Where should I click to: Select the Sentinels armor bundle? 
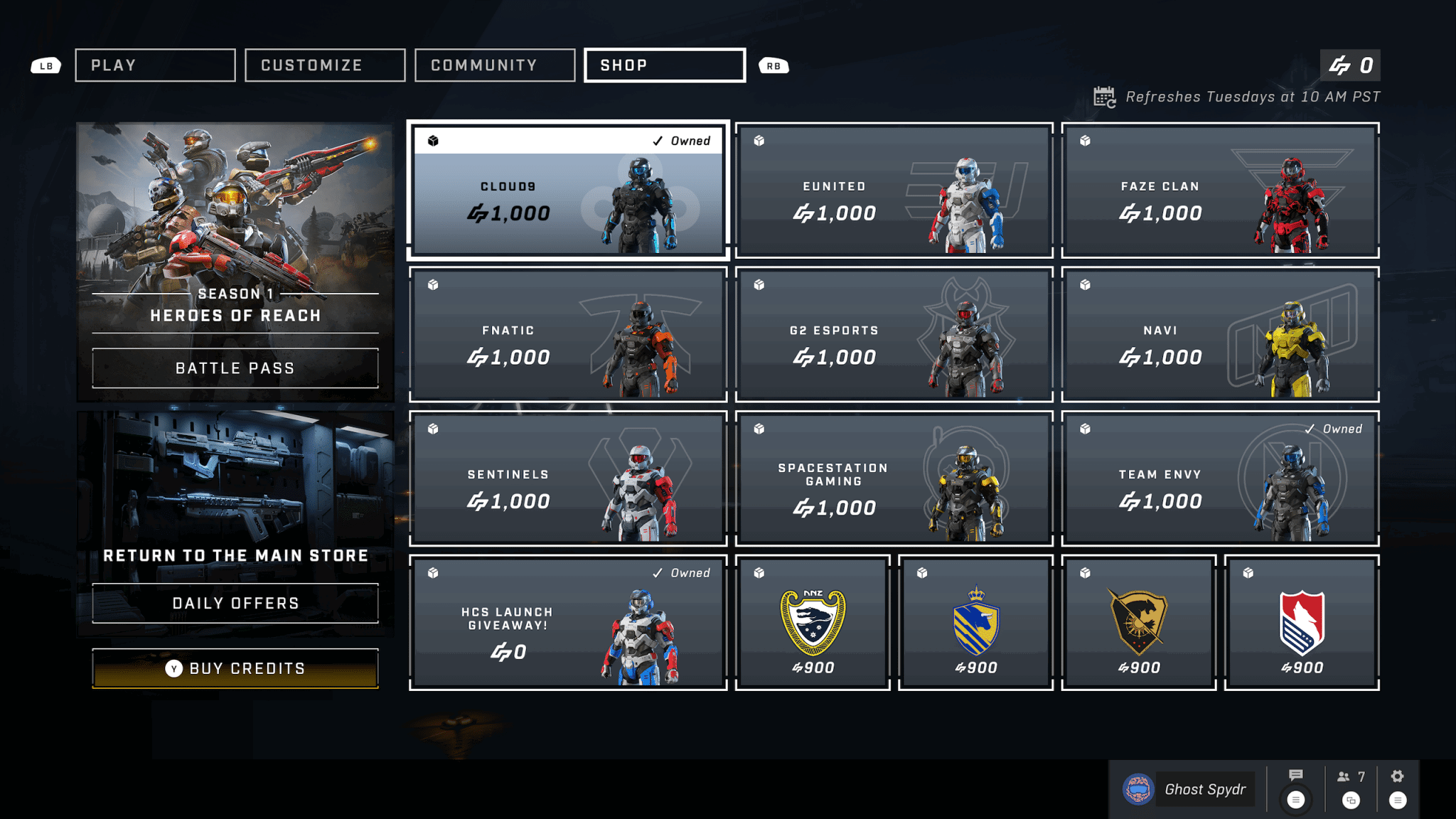pyautogui.click(x=568, y=479)
